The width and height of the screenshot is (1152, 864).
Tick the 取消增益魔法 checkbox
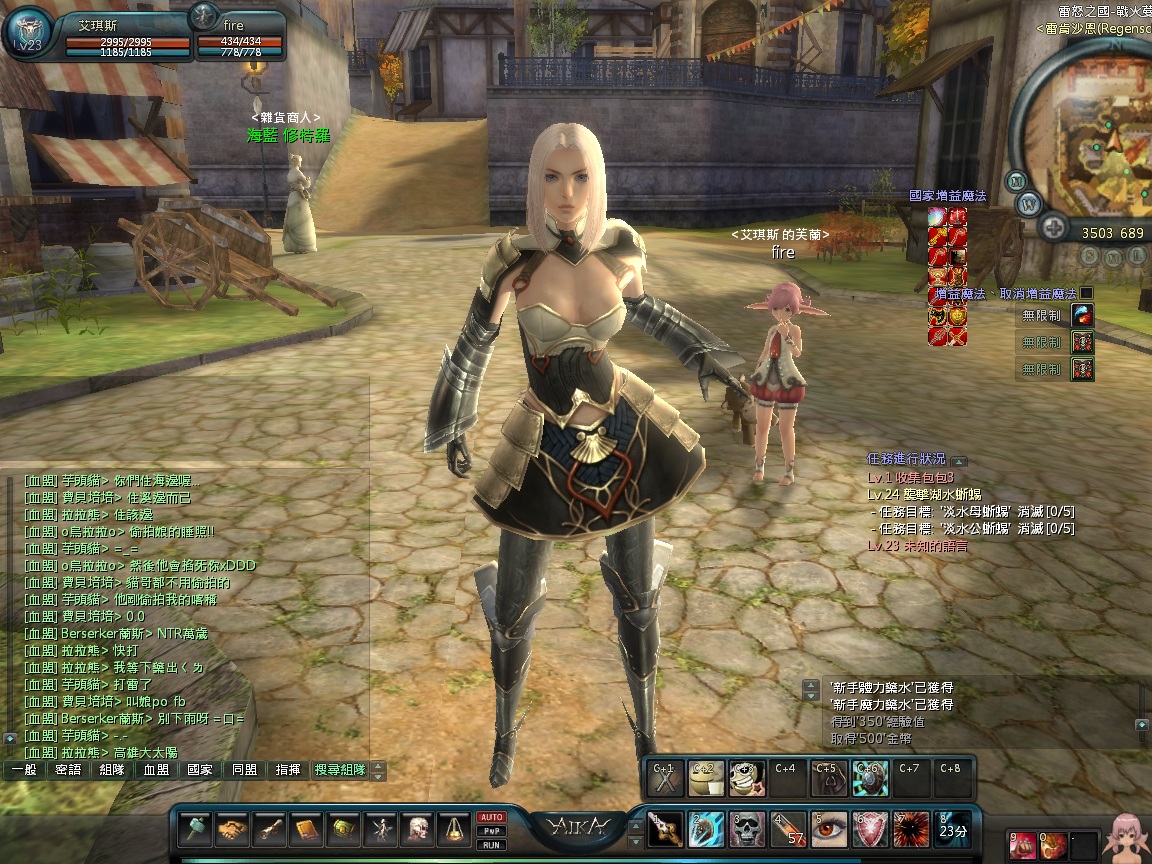(x=1086, y=294)
